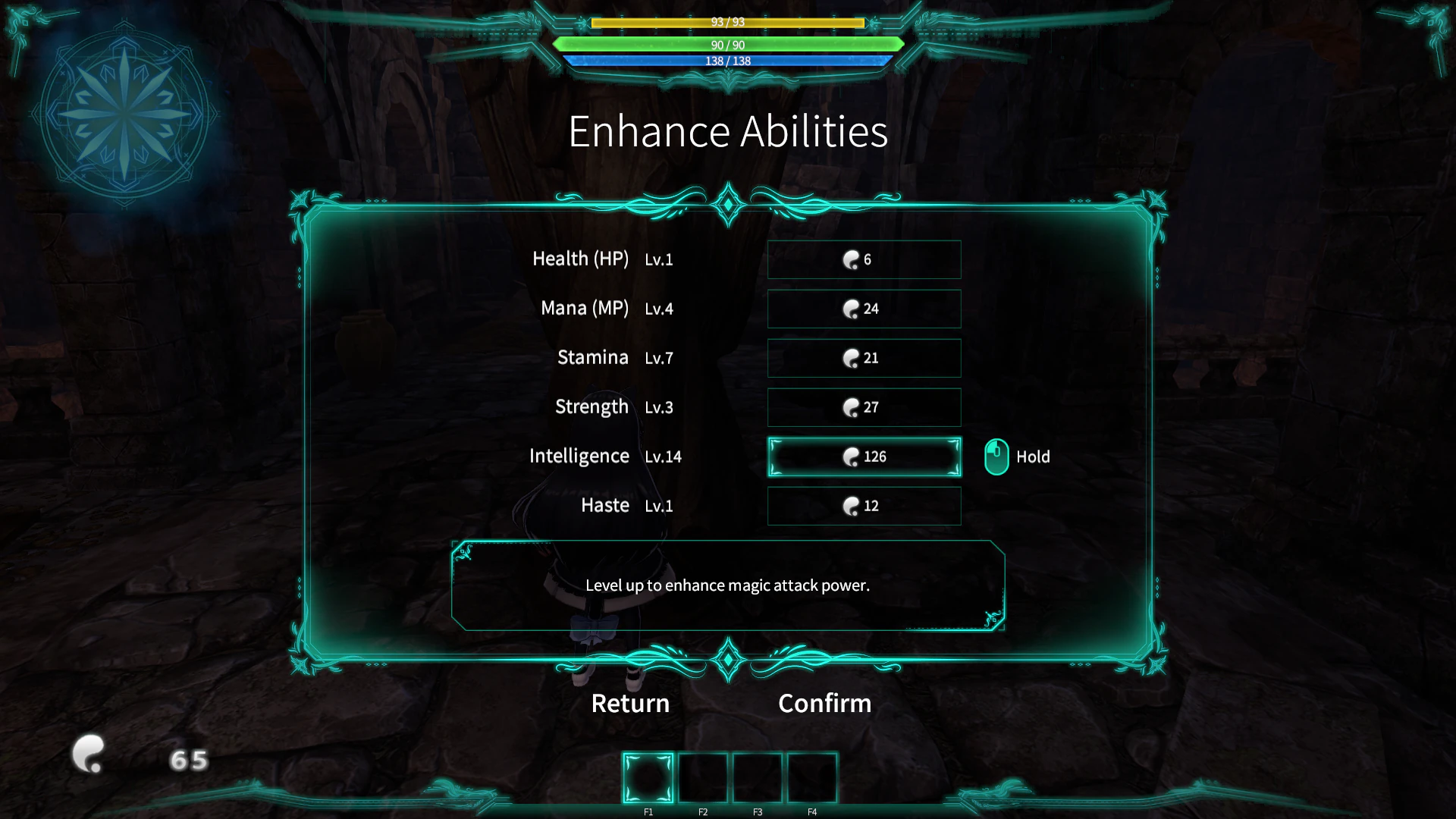The height and width of the screenshot is (819, 1456).
Task: Click the mouse Hold icon beside Intelligence
Action: click(996, 457)
